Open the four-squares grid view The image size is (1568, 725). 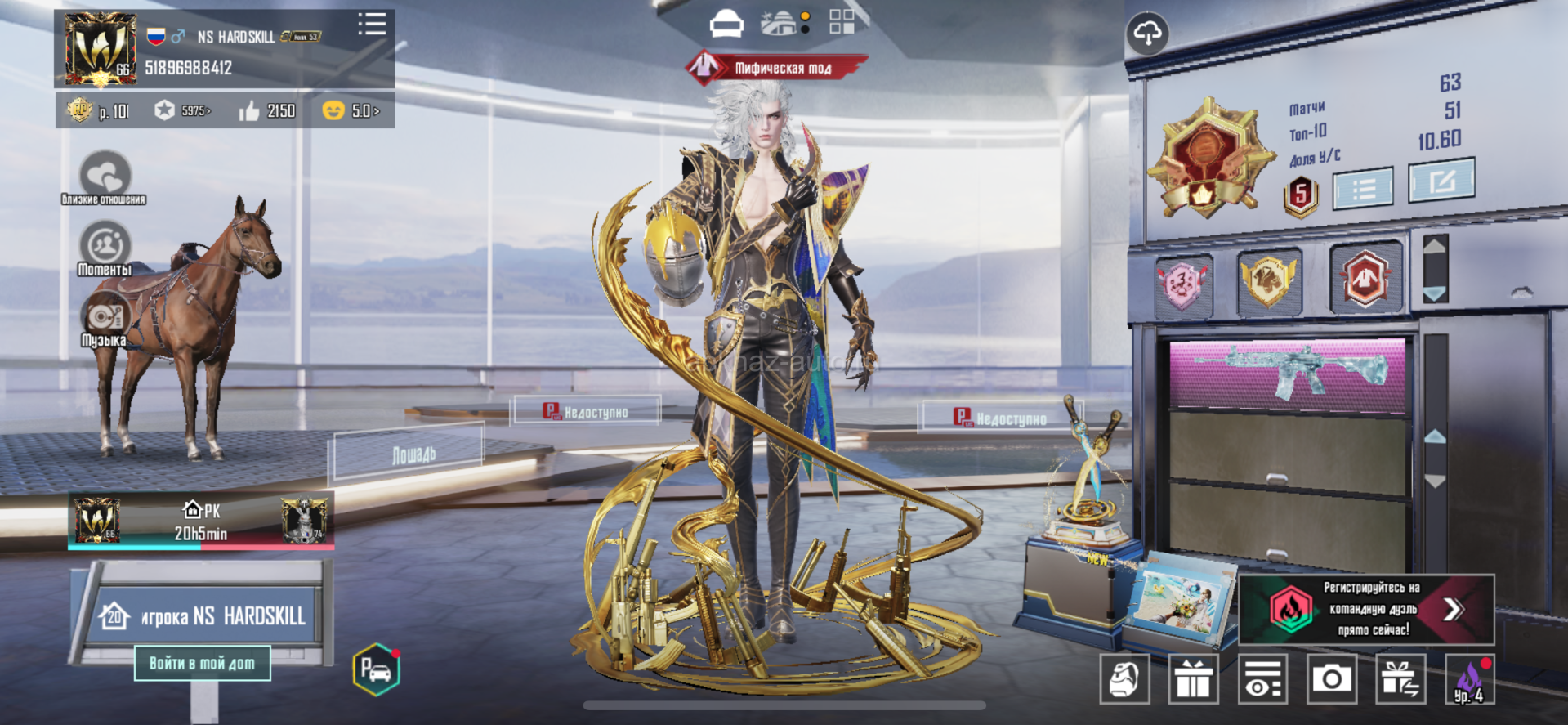[x=842, y=22]
